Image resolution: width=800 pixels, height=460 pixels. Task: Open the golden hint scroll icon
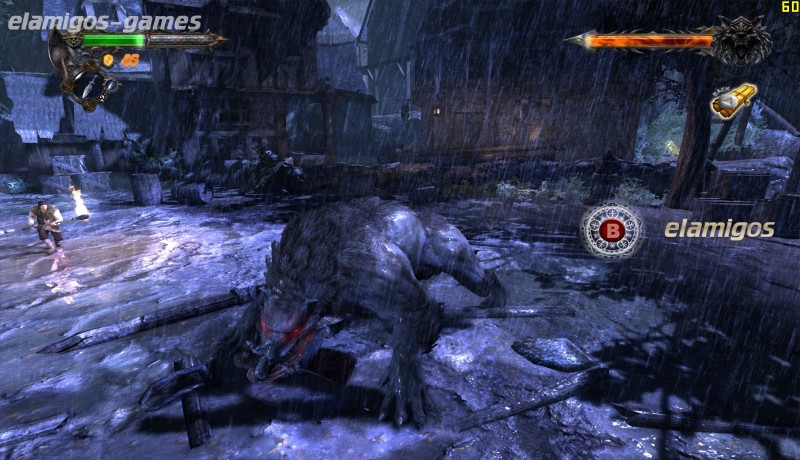click(733, 100)
